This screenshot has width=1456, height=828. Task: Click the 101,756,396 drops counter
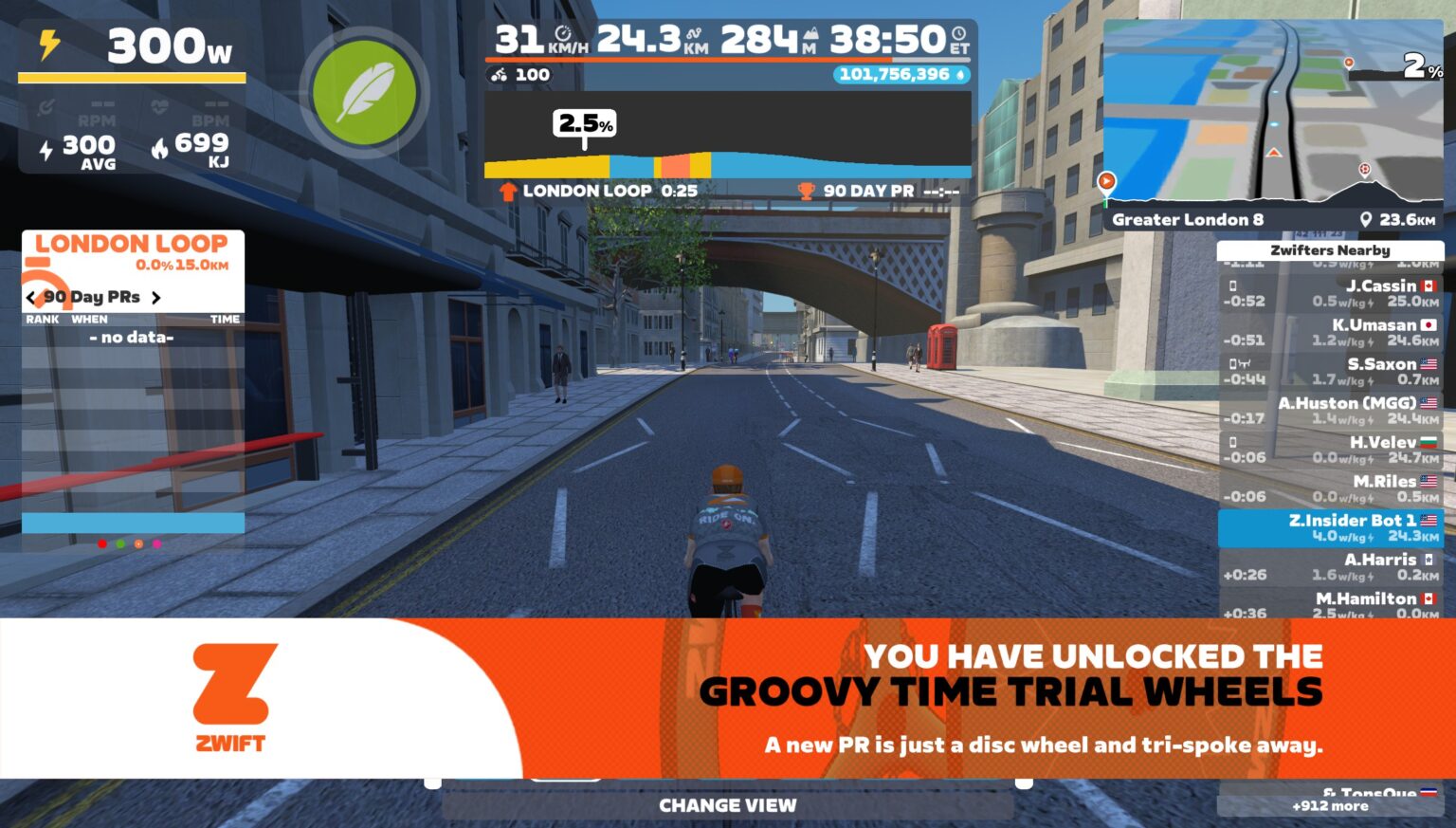(898, 74)
